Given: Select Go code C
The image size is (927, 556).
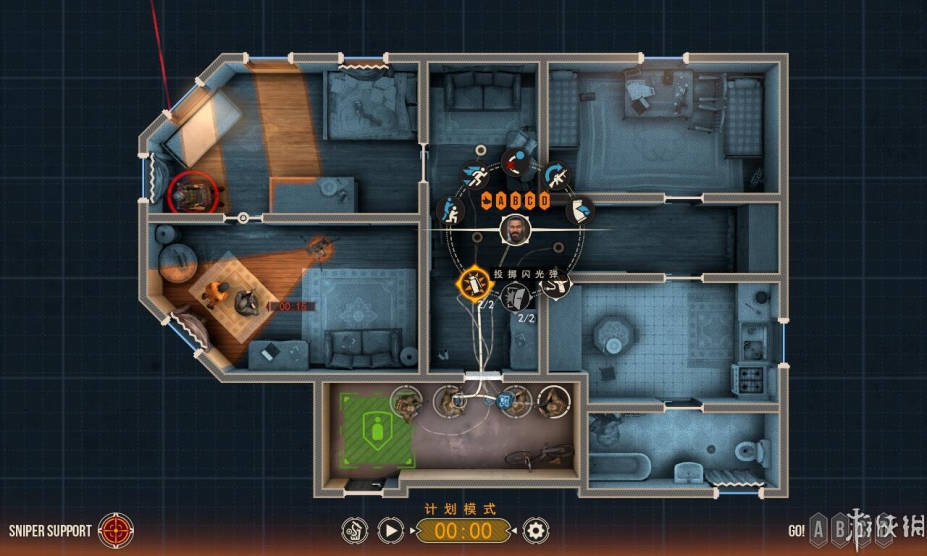Looking at the screenshot, I should point(531,201).
